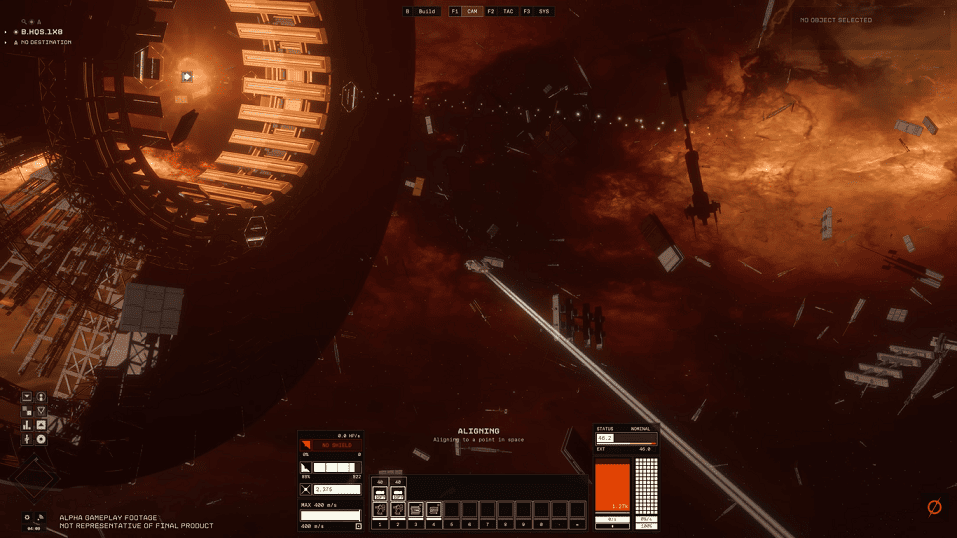Activate the module in hotbar slot 2
The width and height of the screenshot is (957, 538).
tap(398, 509)
